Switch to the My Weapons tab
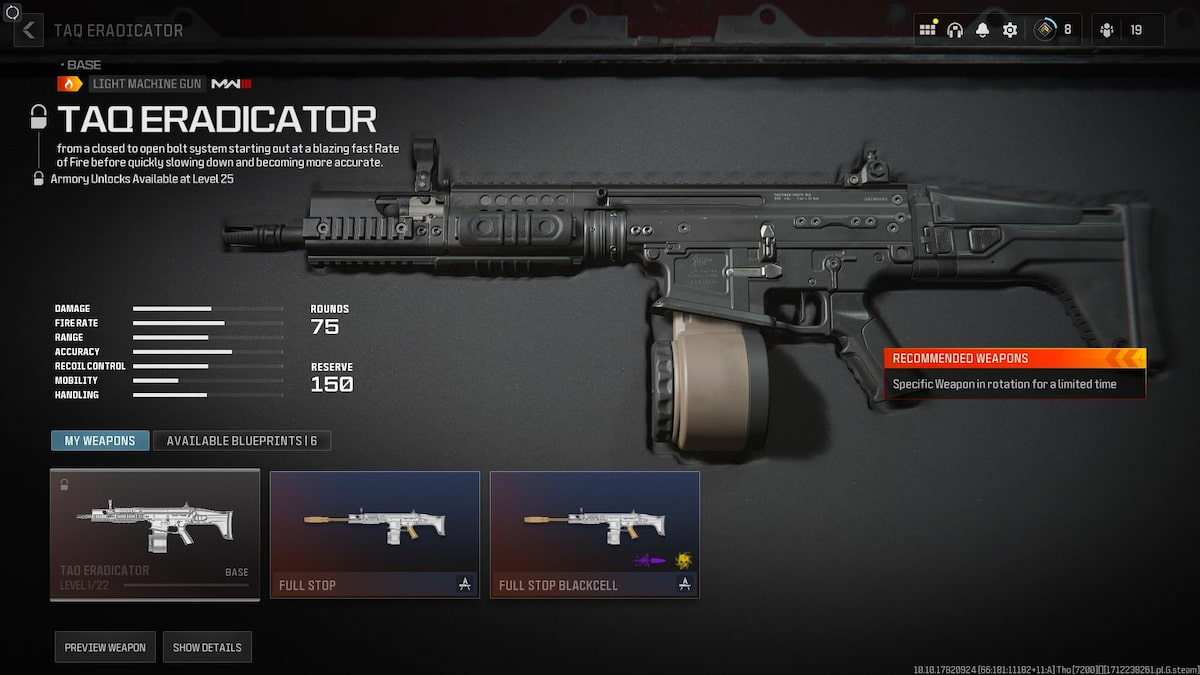This screenshot has height=675, width=1200. 100,441
